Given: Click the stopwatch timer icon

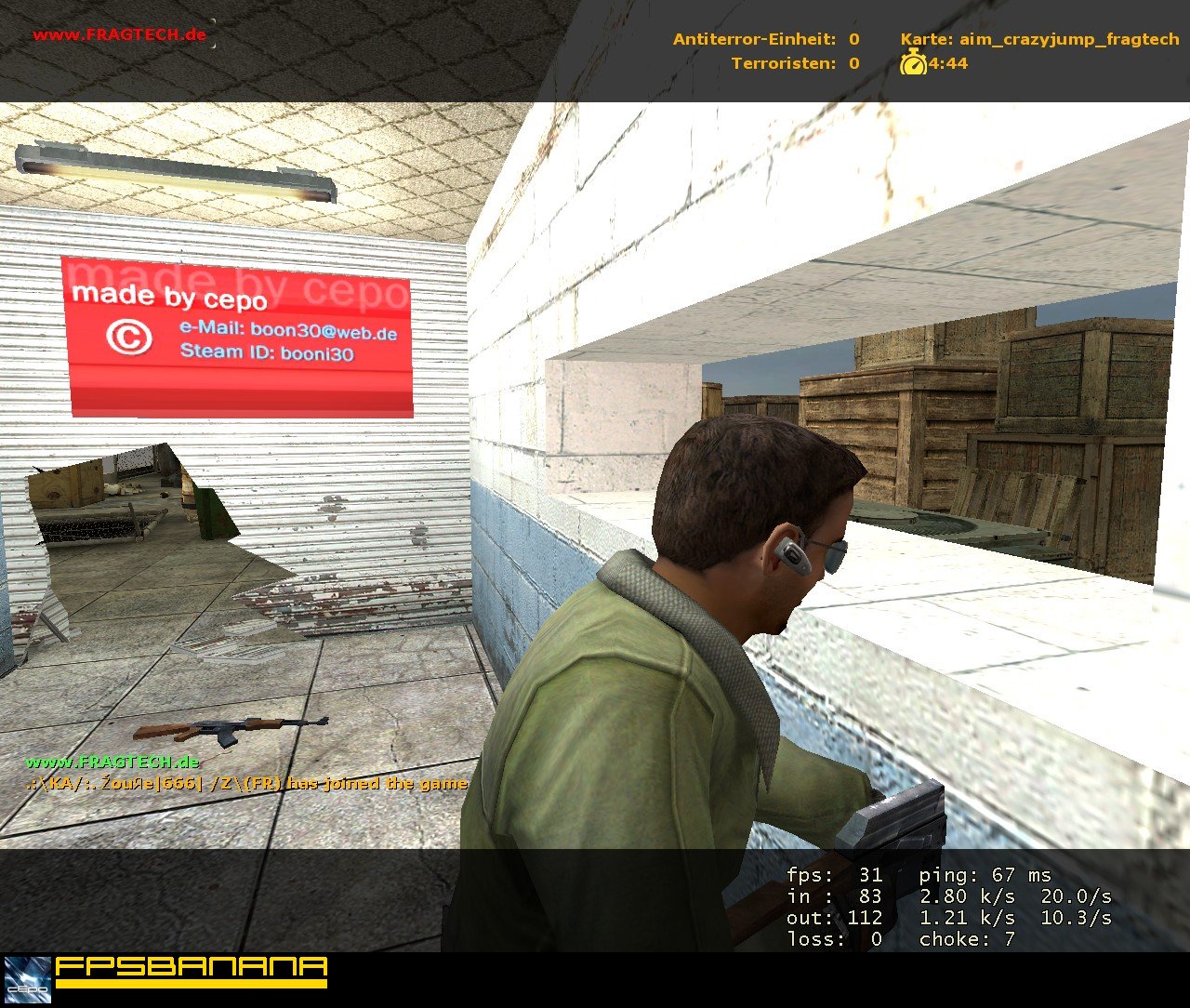Looking at the screenshot, I should coord(913,64).
